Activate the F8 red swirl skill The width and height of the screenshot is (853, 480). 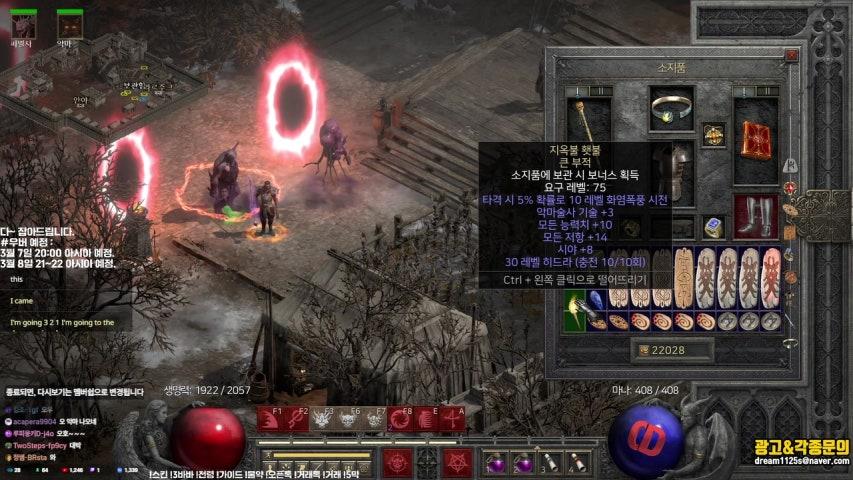[x=399, y=419]
